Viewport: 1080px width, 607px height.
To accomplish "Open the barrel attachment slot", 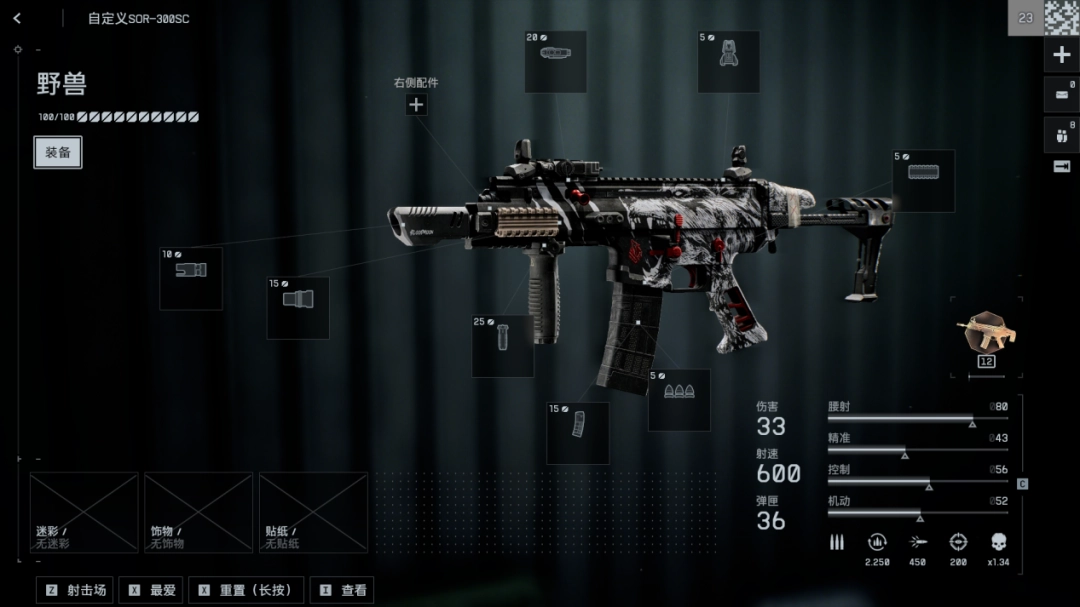I will pyautogui.click(x=298, y=307).
